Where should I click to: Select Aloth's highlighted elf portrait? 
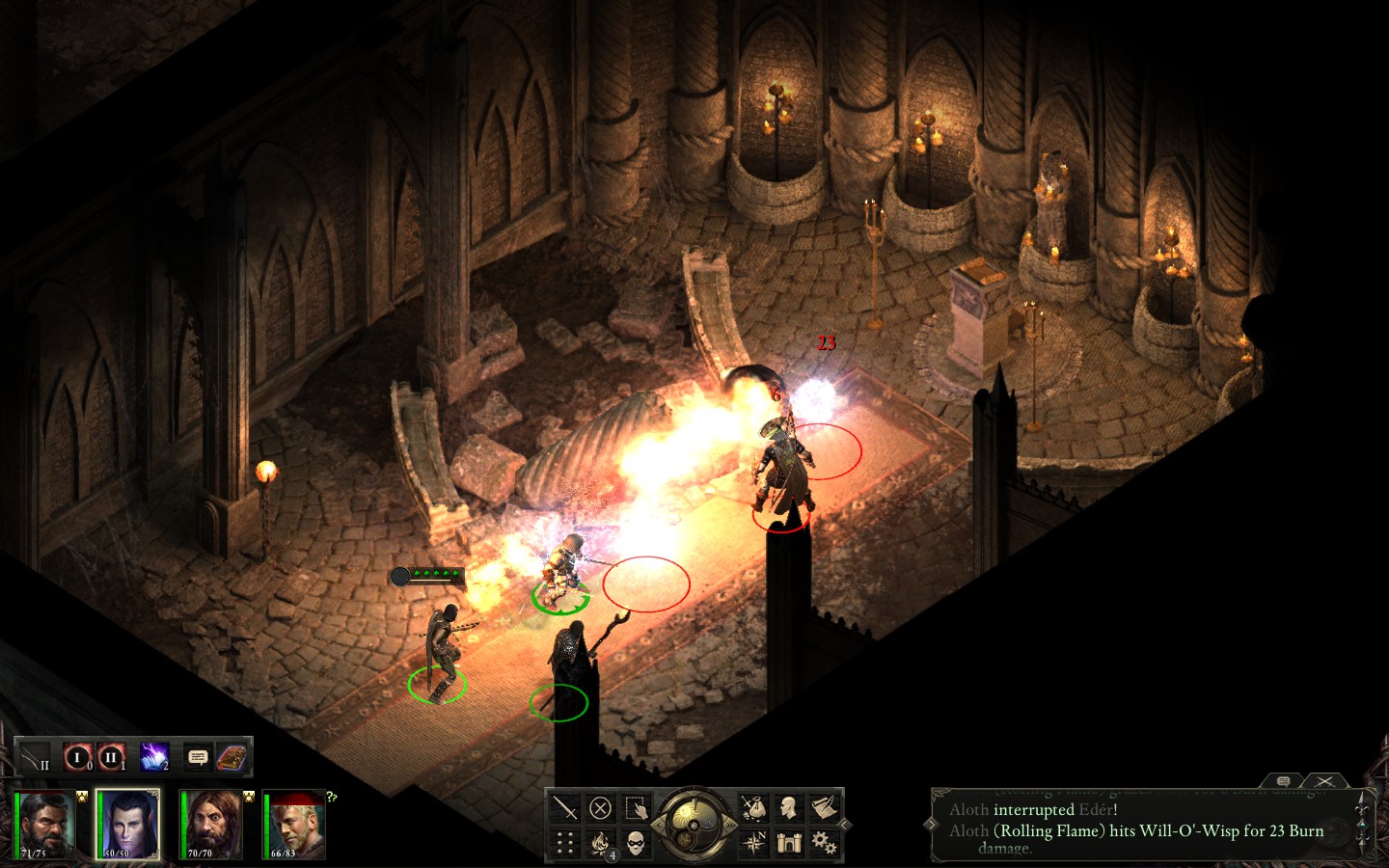[127, 825]
